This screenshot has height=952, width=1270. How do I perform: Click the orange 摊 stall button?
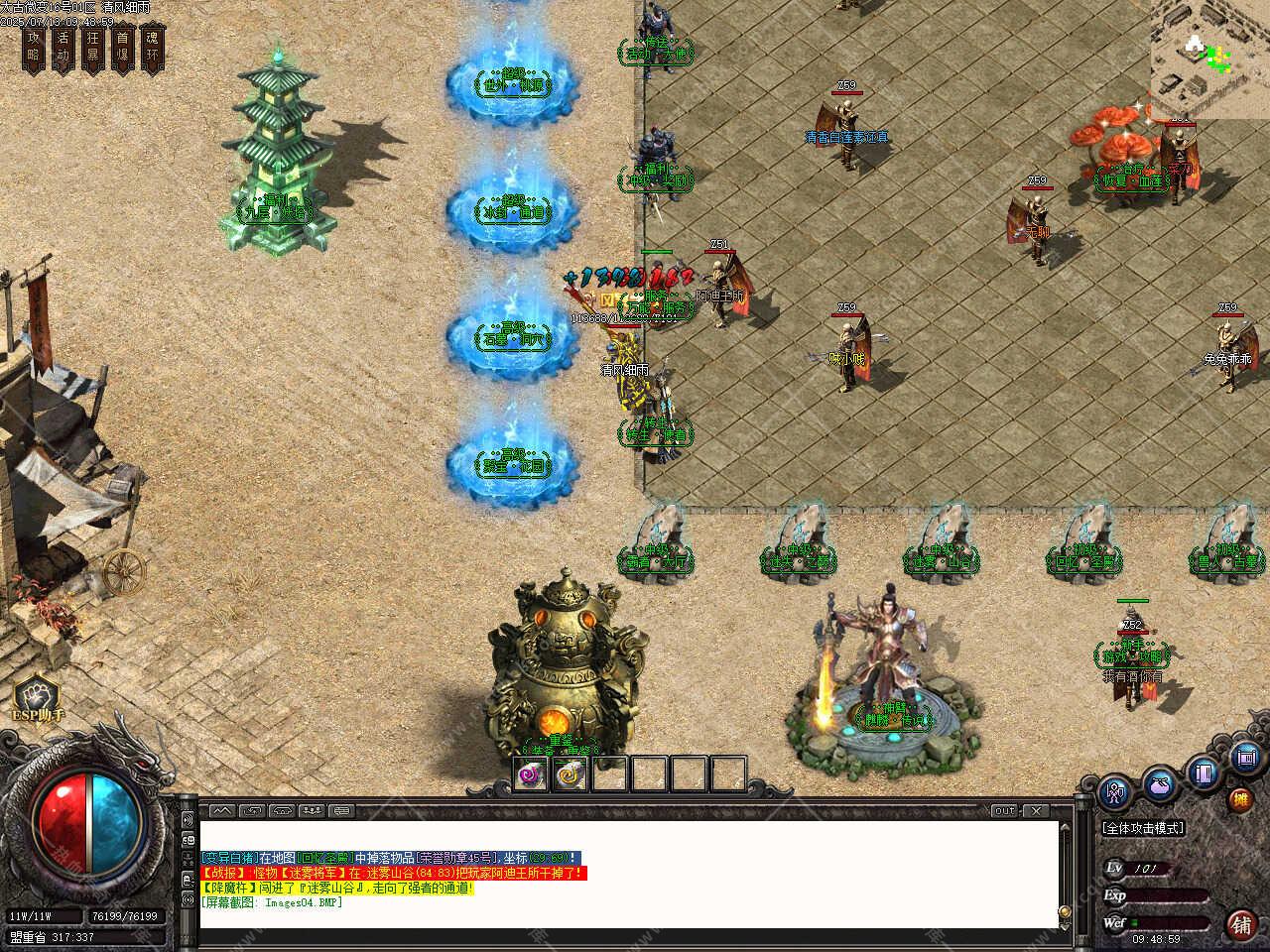[x=1240, y=799]
